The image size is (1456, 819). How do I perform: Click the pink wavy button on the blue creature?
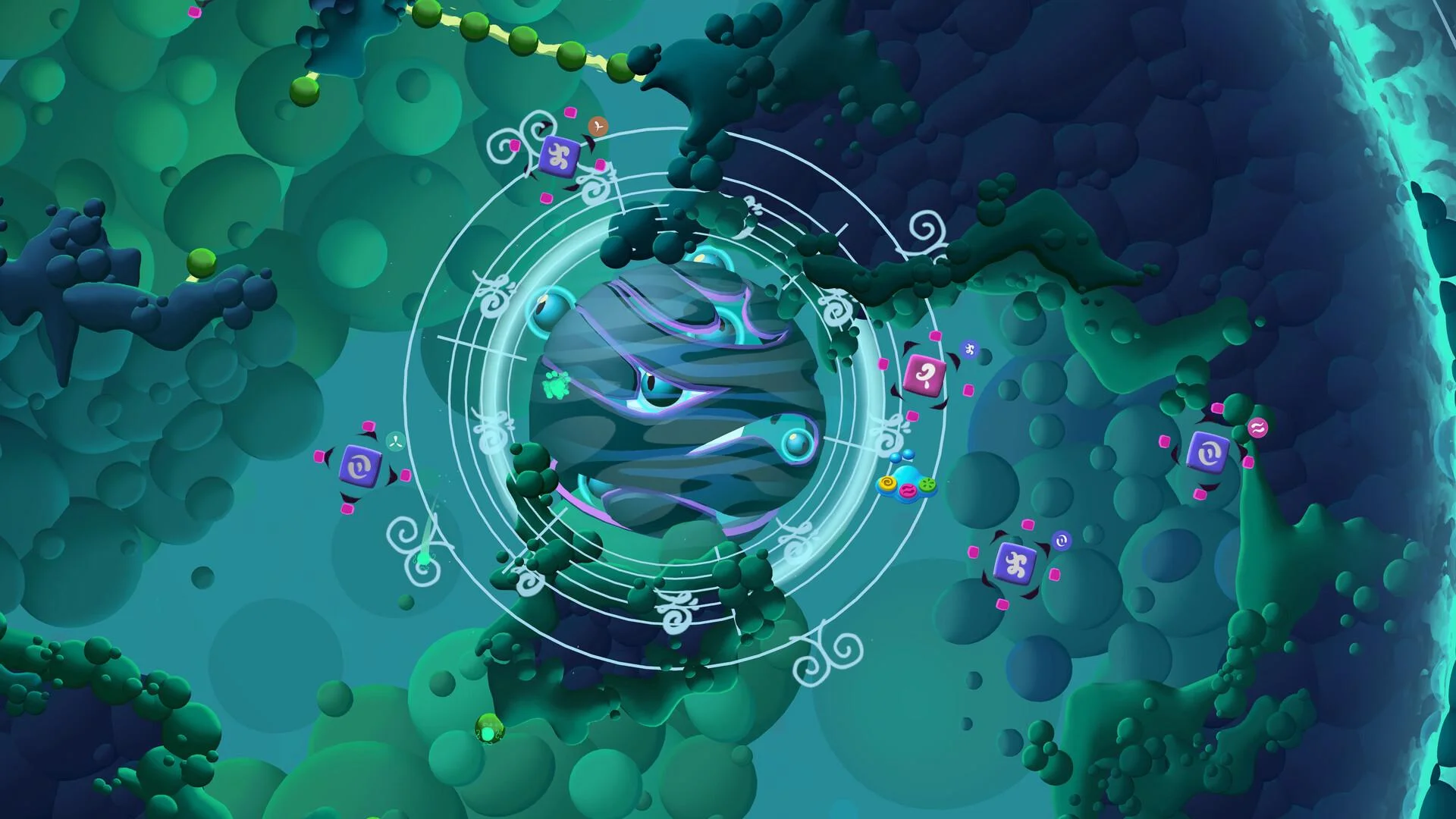[x=907, y=491]
